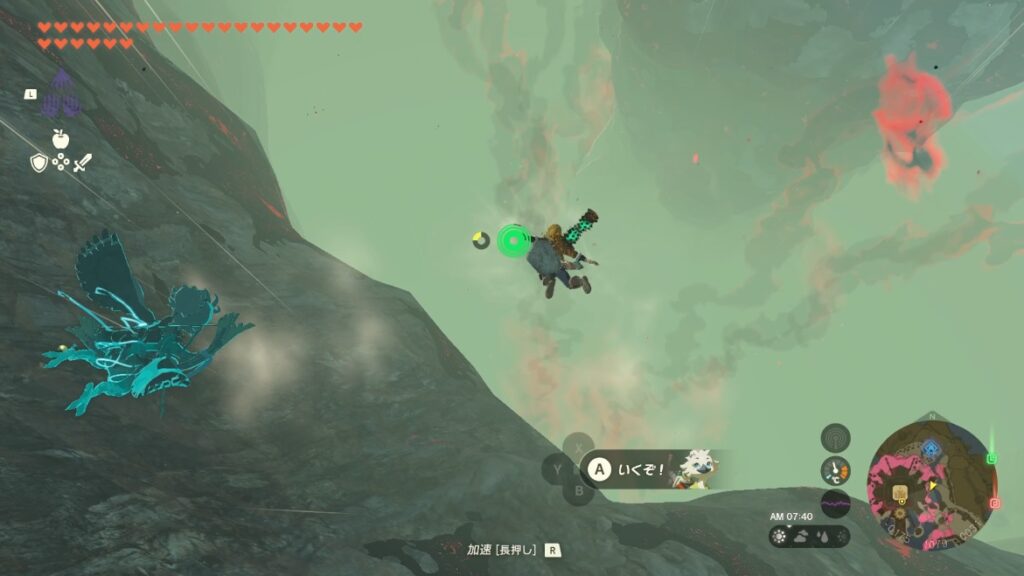
Task: Open the apple materials quick-menu icon
Action: (x=60, y=138)
